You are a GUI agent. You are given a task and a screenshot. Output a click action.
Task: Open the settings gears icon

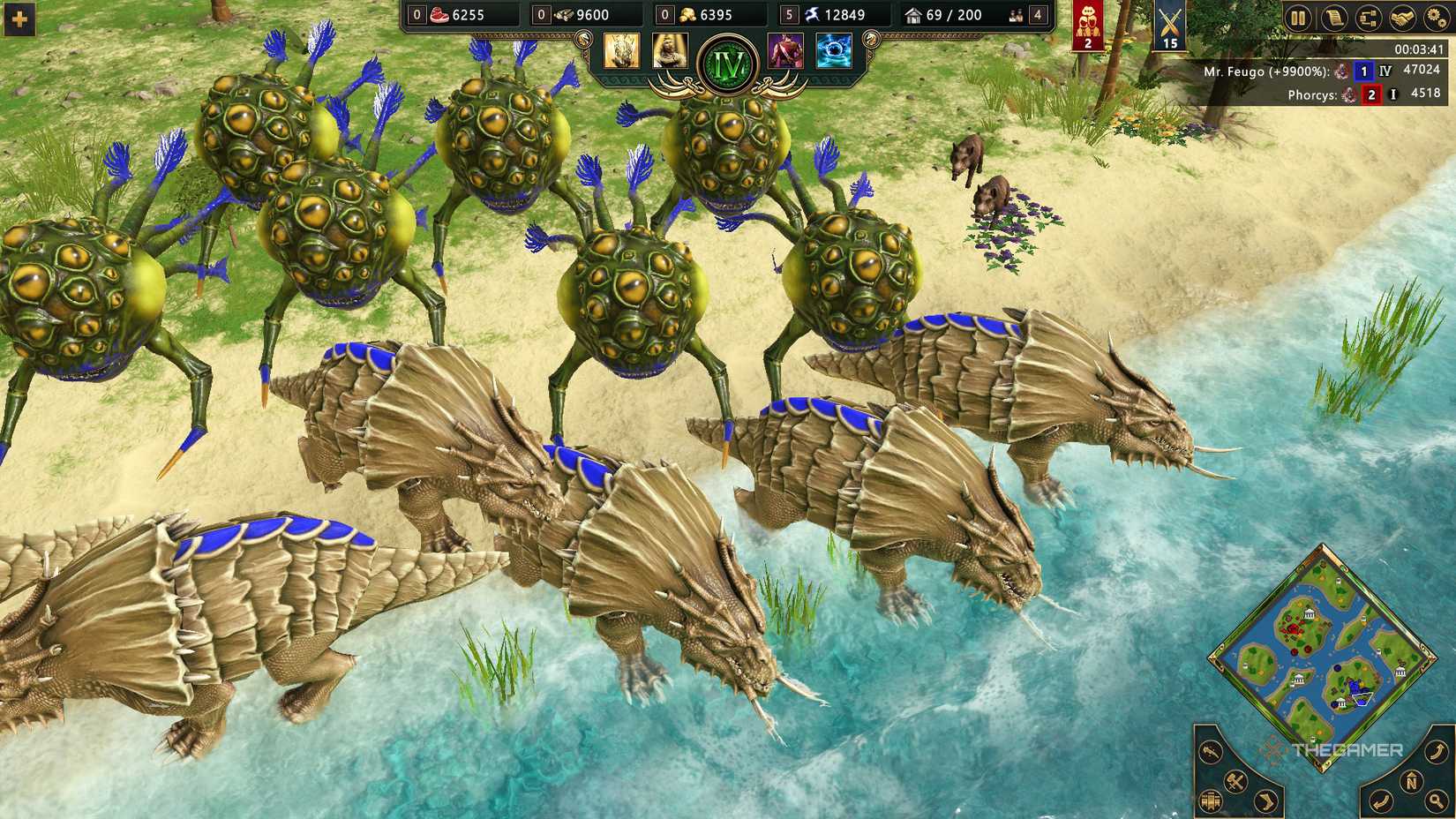click(x=1437, y=19)
